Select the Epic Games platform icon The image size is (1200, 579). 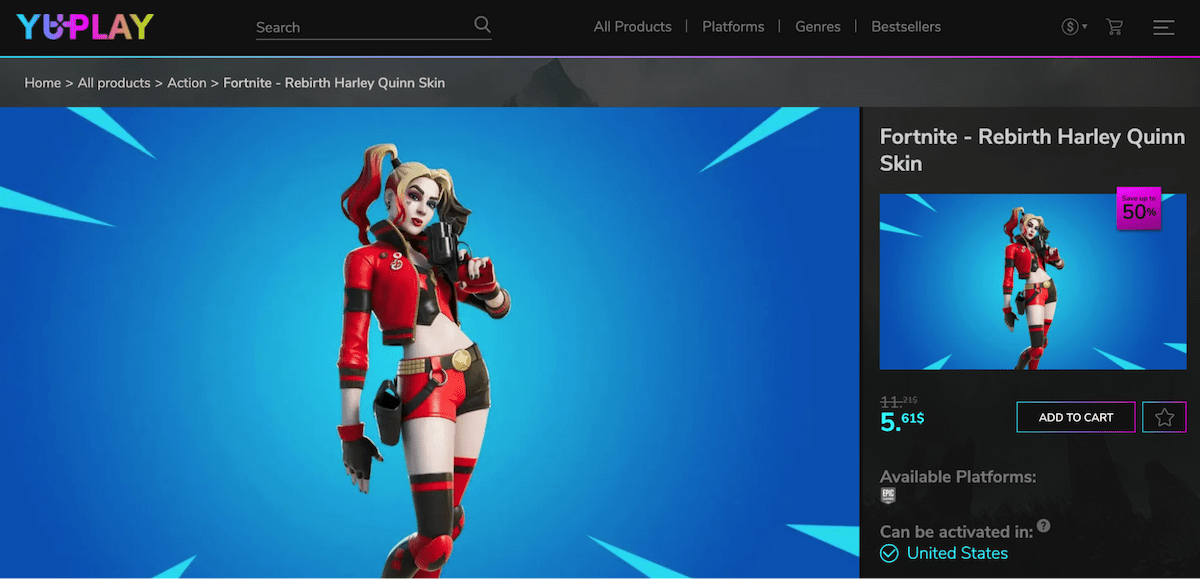click(x=888, y=496)
